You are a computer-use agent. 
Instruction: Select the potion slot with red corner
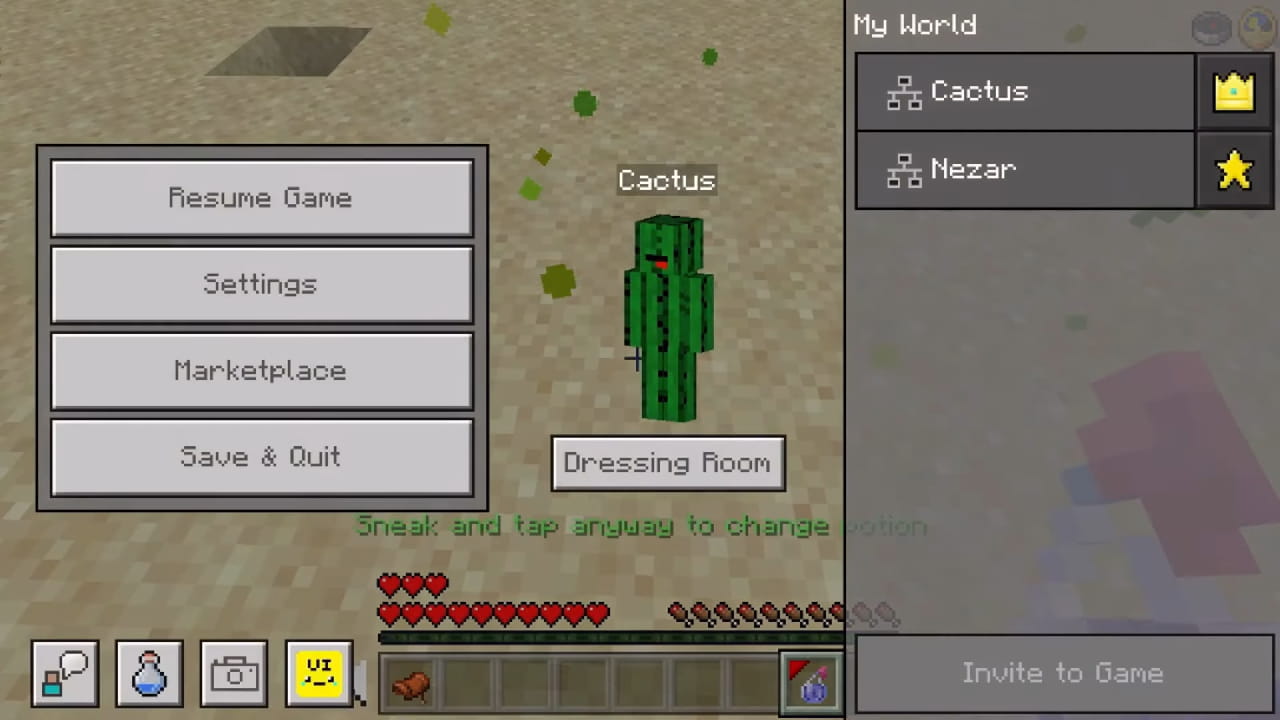pyautogui.click(x=810, y=683)
